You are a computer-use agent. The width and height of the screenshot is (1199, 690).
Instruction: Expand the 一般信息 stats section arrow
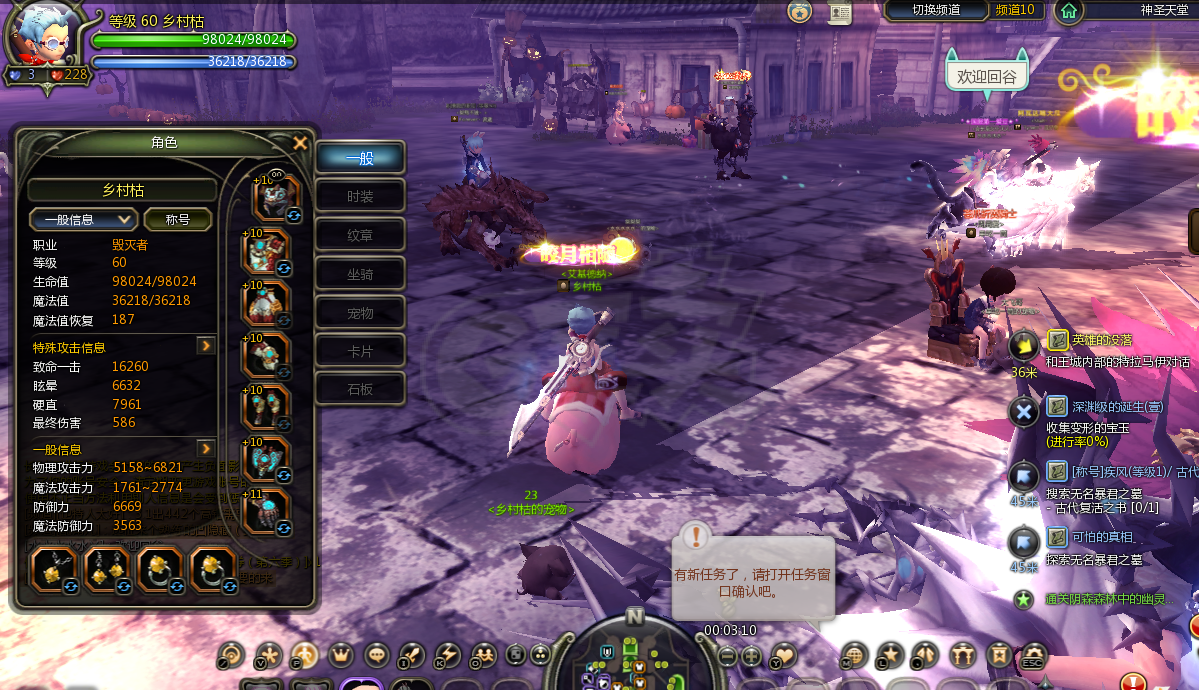coord(206,449)
